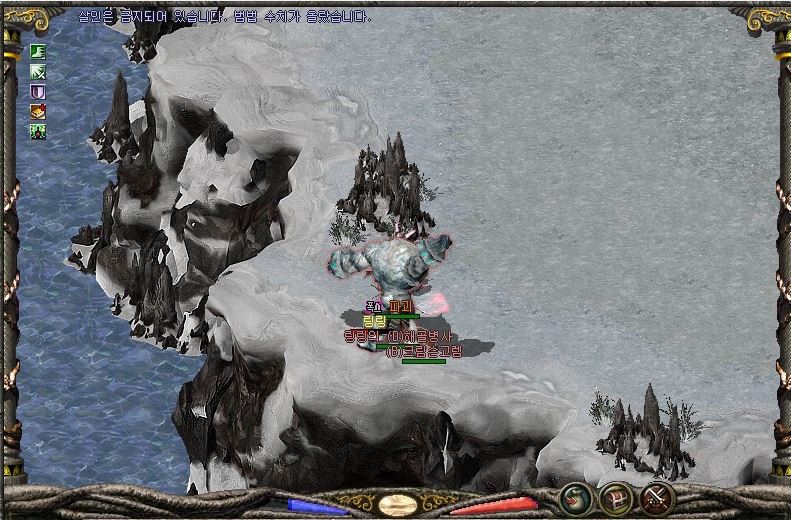Click the green winged boot buff icon
The image size is (791, 520).
[x=38, y=51]
